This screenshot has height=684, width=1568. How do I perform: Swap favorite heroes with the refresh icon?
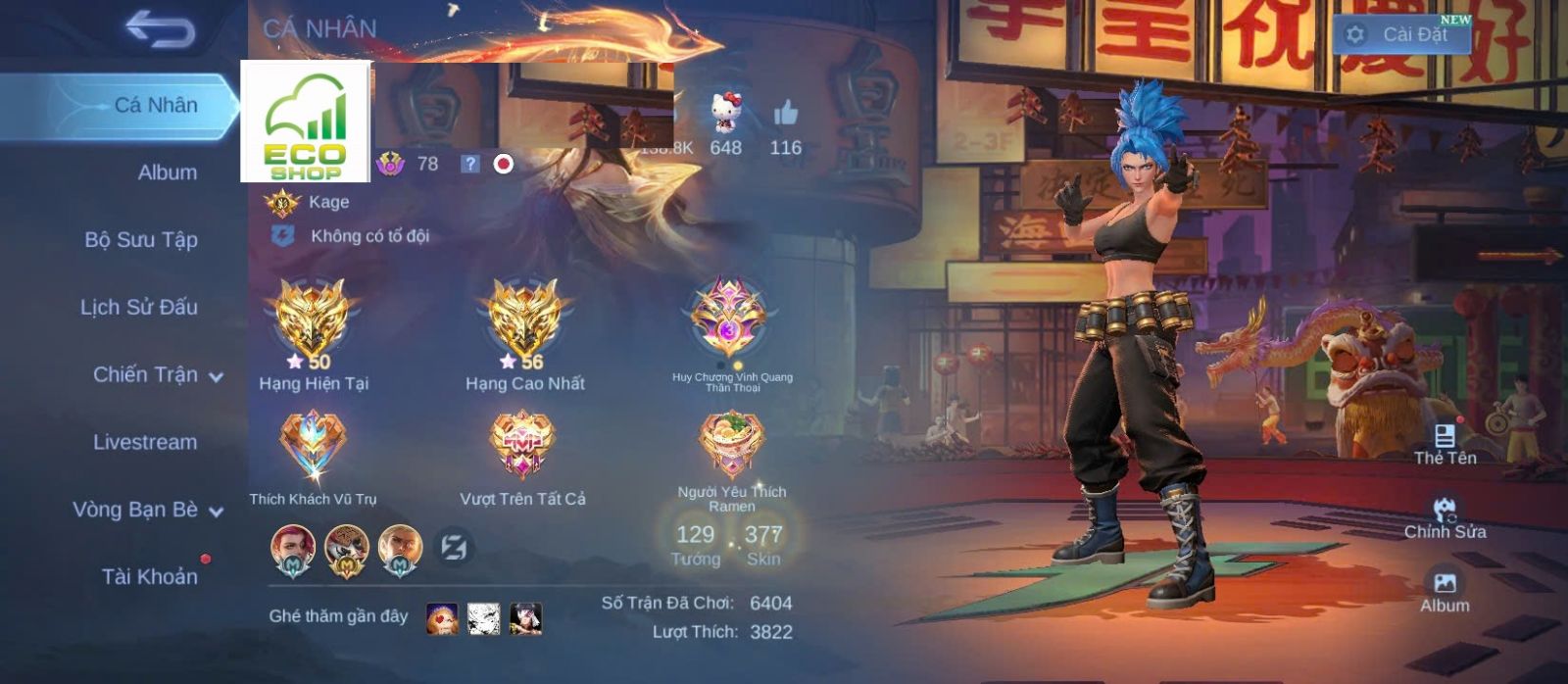[x=454, y=547]
